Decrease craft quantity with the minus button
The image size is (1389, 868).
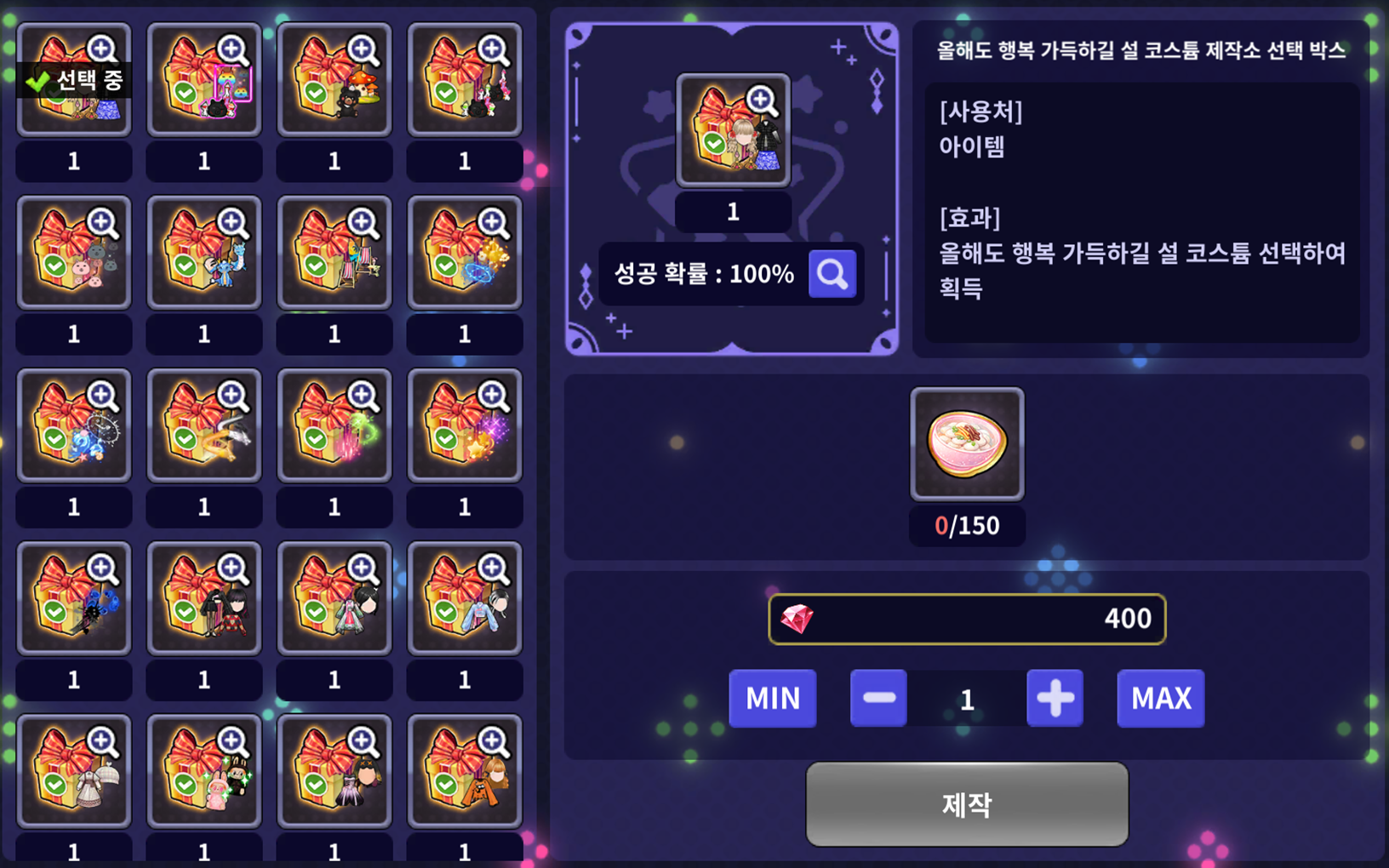click(x=878, y=699)
